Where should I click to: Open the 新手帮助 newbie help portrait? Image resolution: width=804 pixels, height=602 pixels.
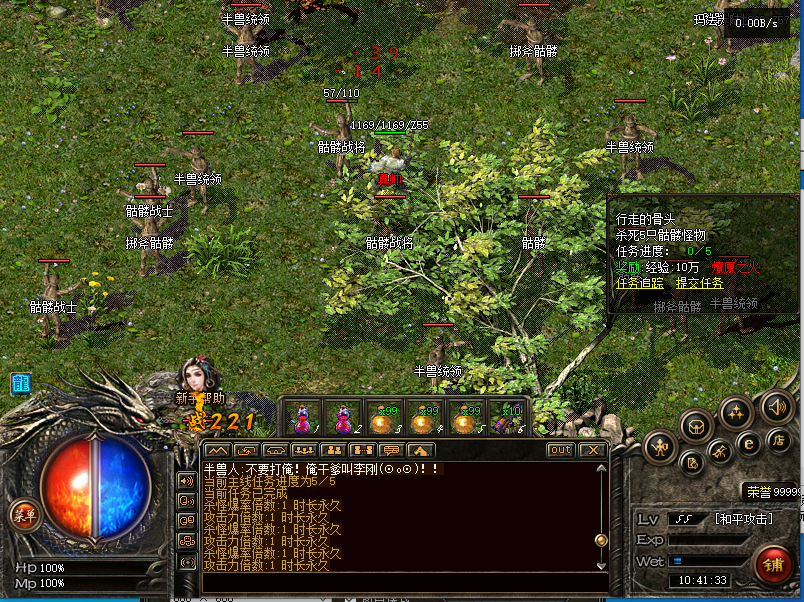(x=195, y=378)
